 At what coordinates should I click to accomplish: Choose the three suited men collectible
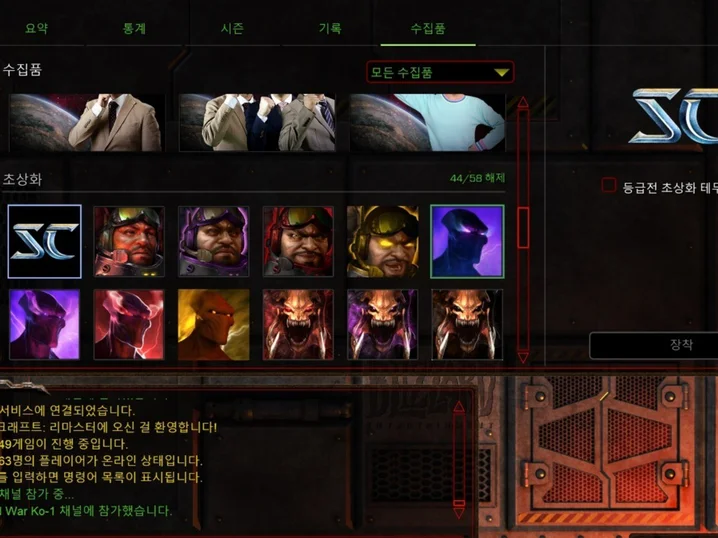tap(262, 122)
